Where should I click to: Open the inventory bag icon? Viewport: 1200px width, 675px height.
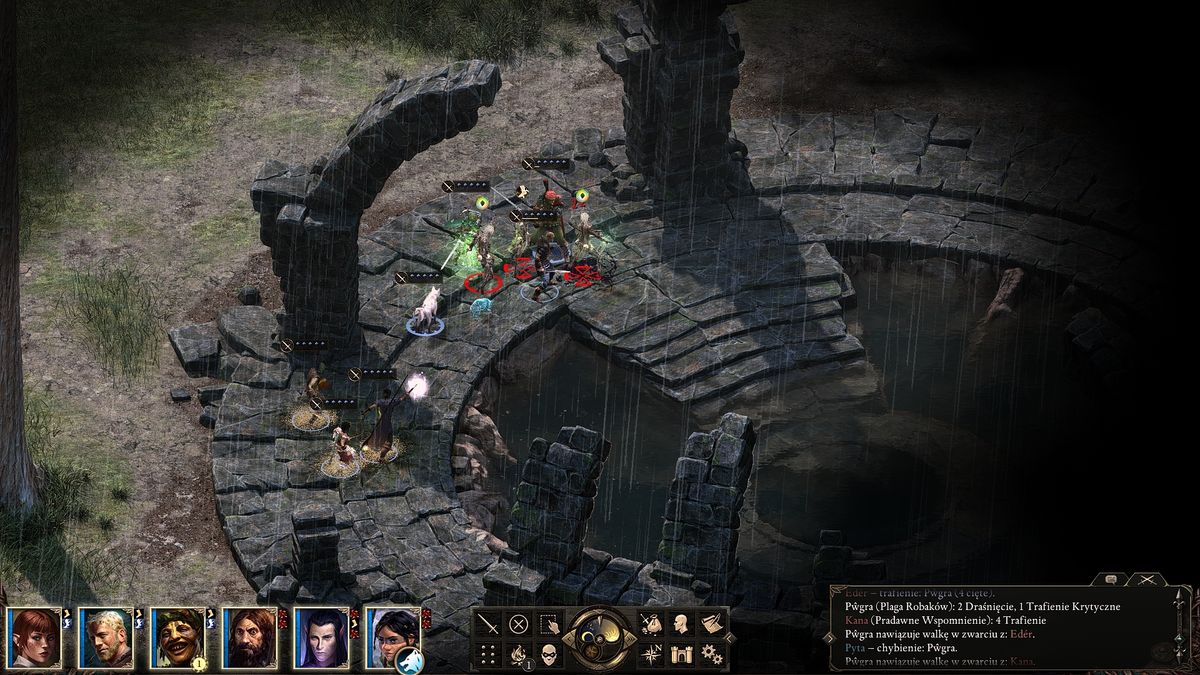(x=651, y=624)
